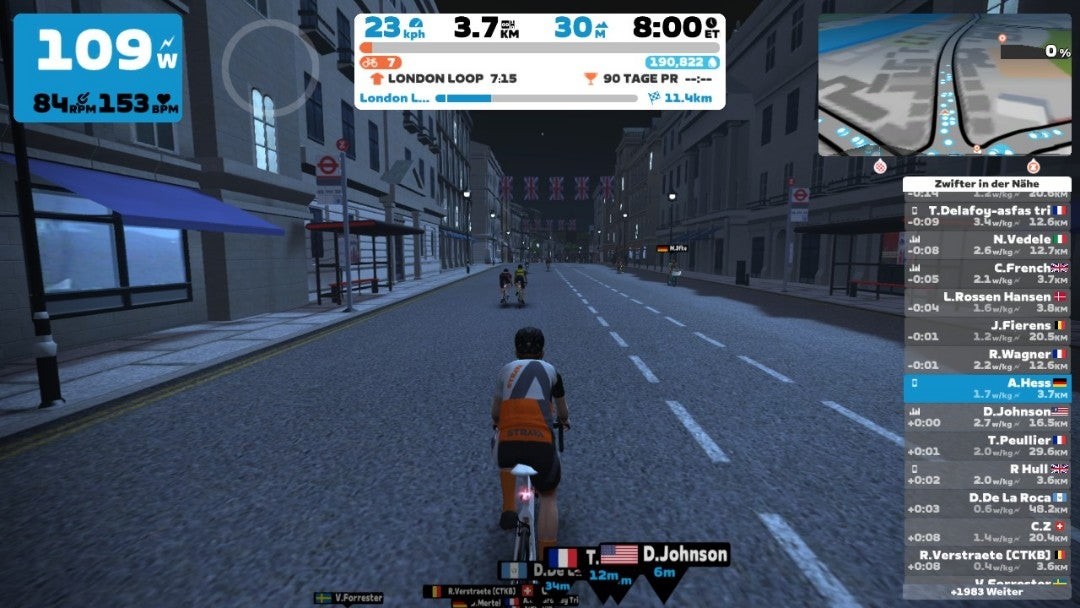Screen dimensions: 1080x608
Task: Pick L.Rossen Hansen in the rider list
Action: coord(987,303)
